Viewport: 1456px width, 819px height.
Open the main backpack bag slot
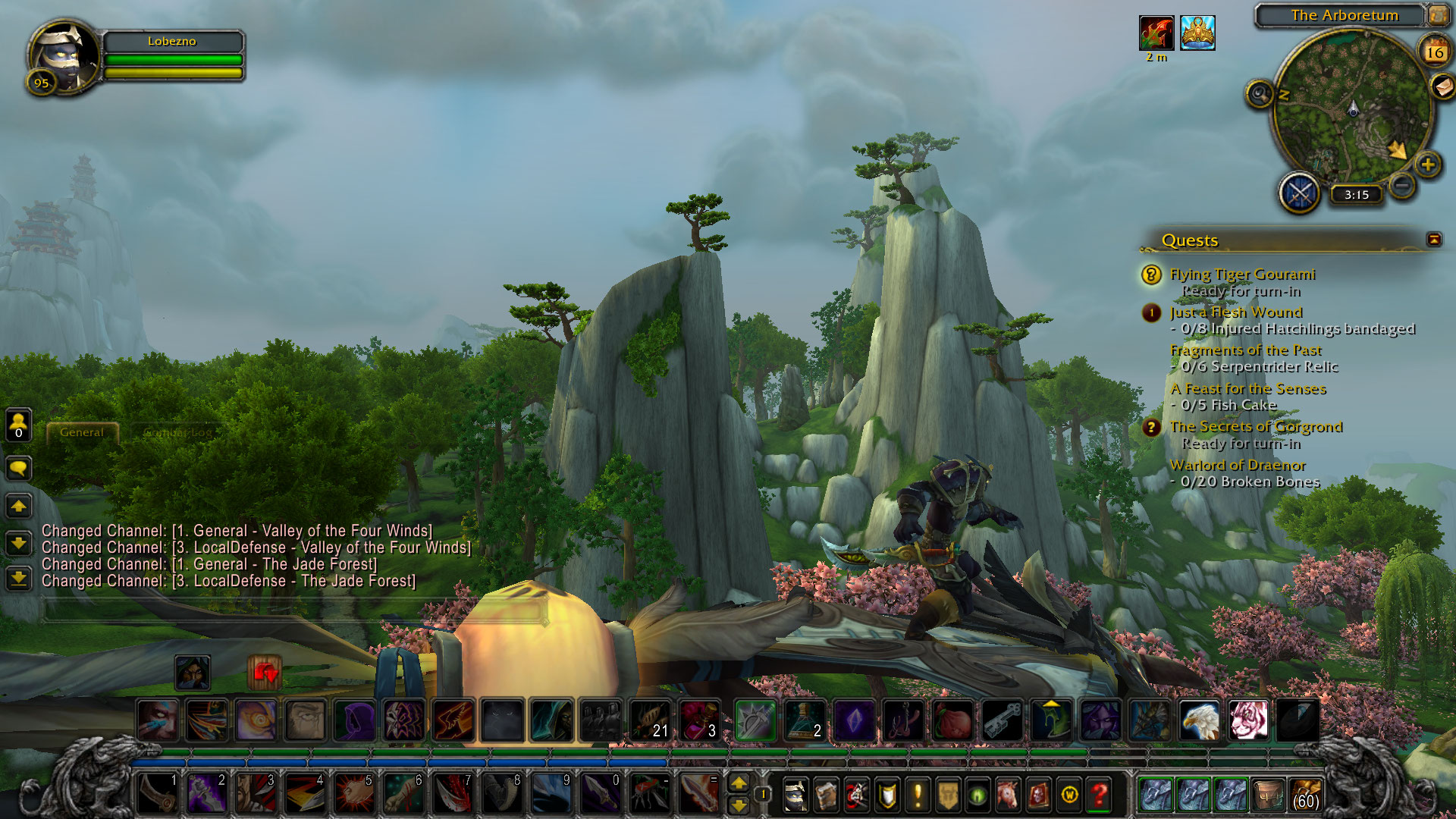click(x=1305, y=795)
